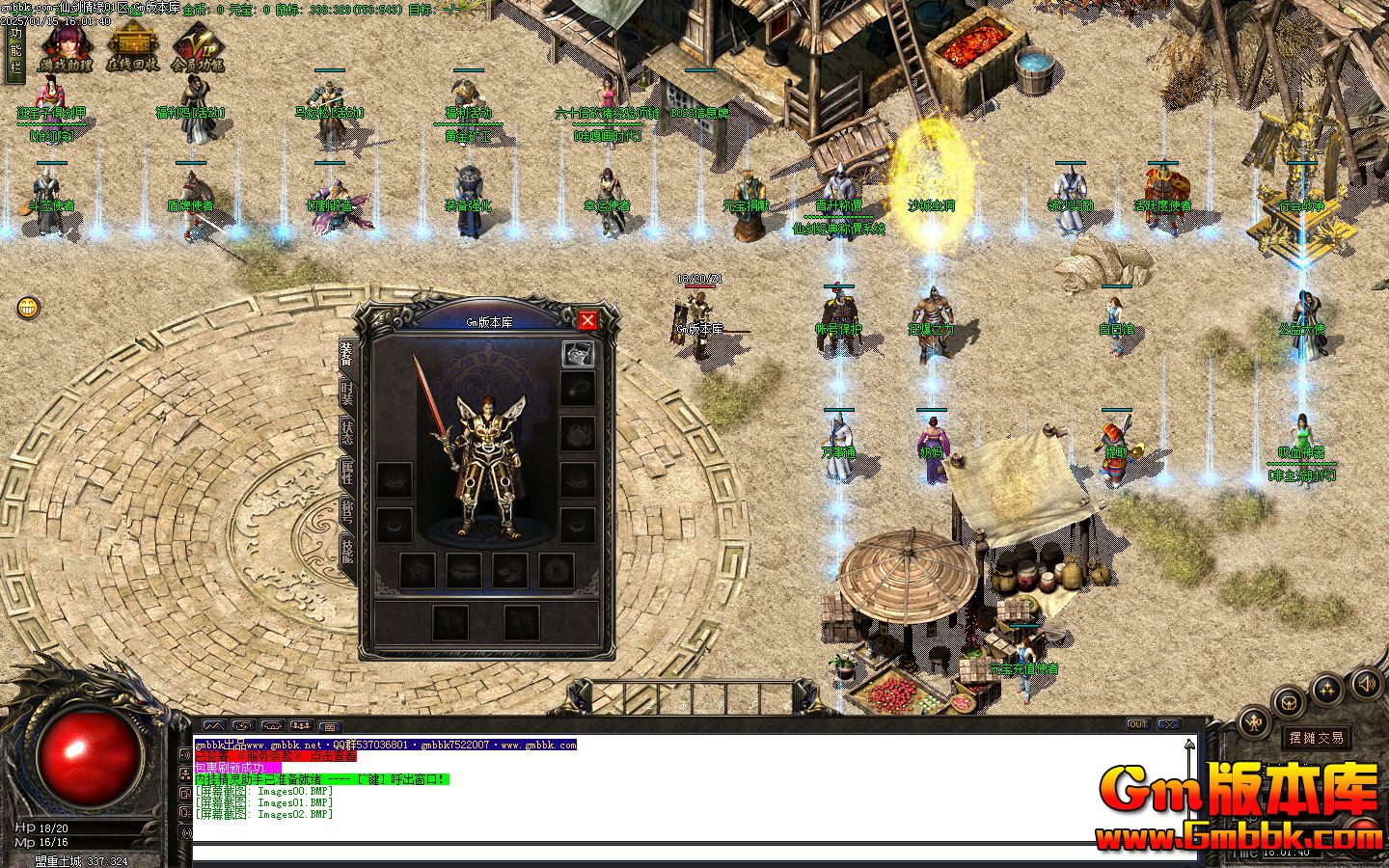Open the 游戏助理 menu icon
1389x868 pixels.
pyautogui.click(x=66, y=48)
